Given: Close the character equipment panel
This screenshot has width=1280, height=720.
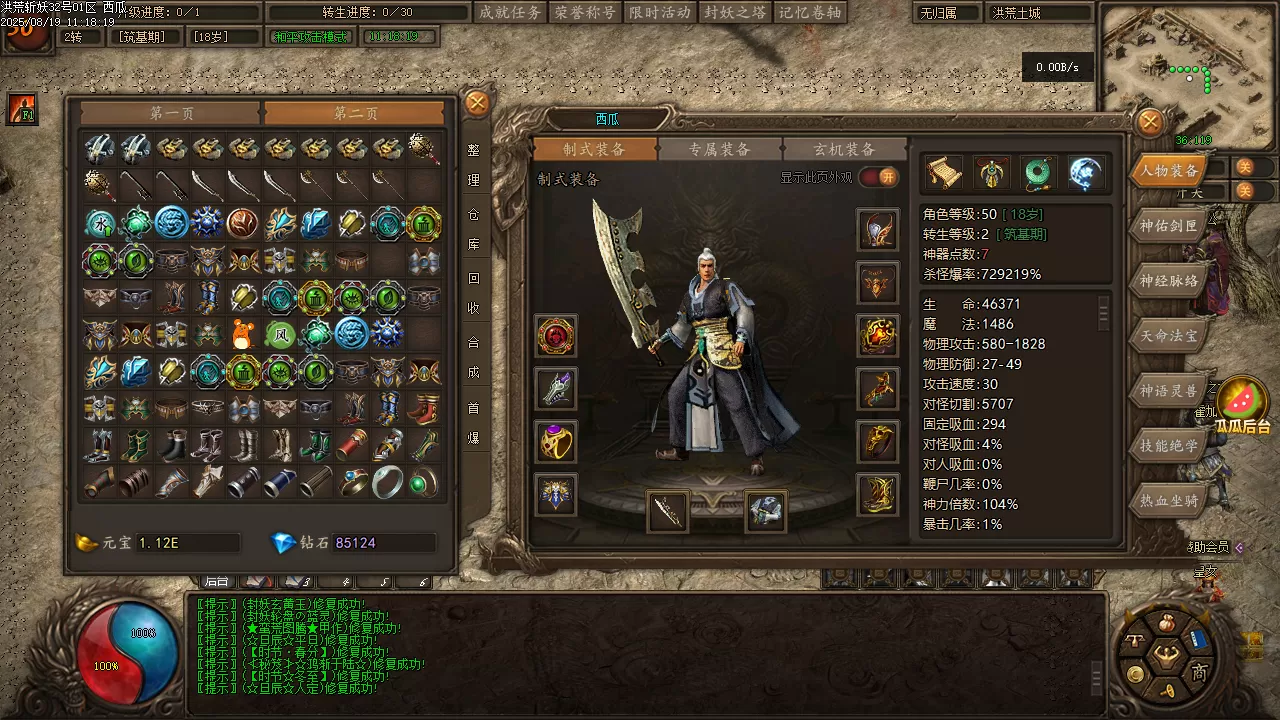Looking at the screenshot, I should [x=1151, y=122].
